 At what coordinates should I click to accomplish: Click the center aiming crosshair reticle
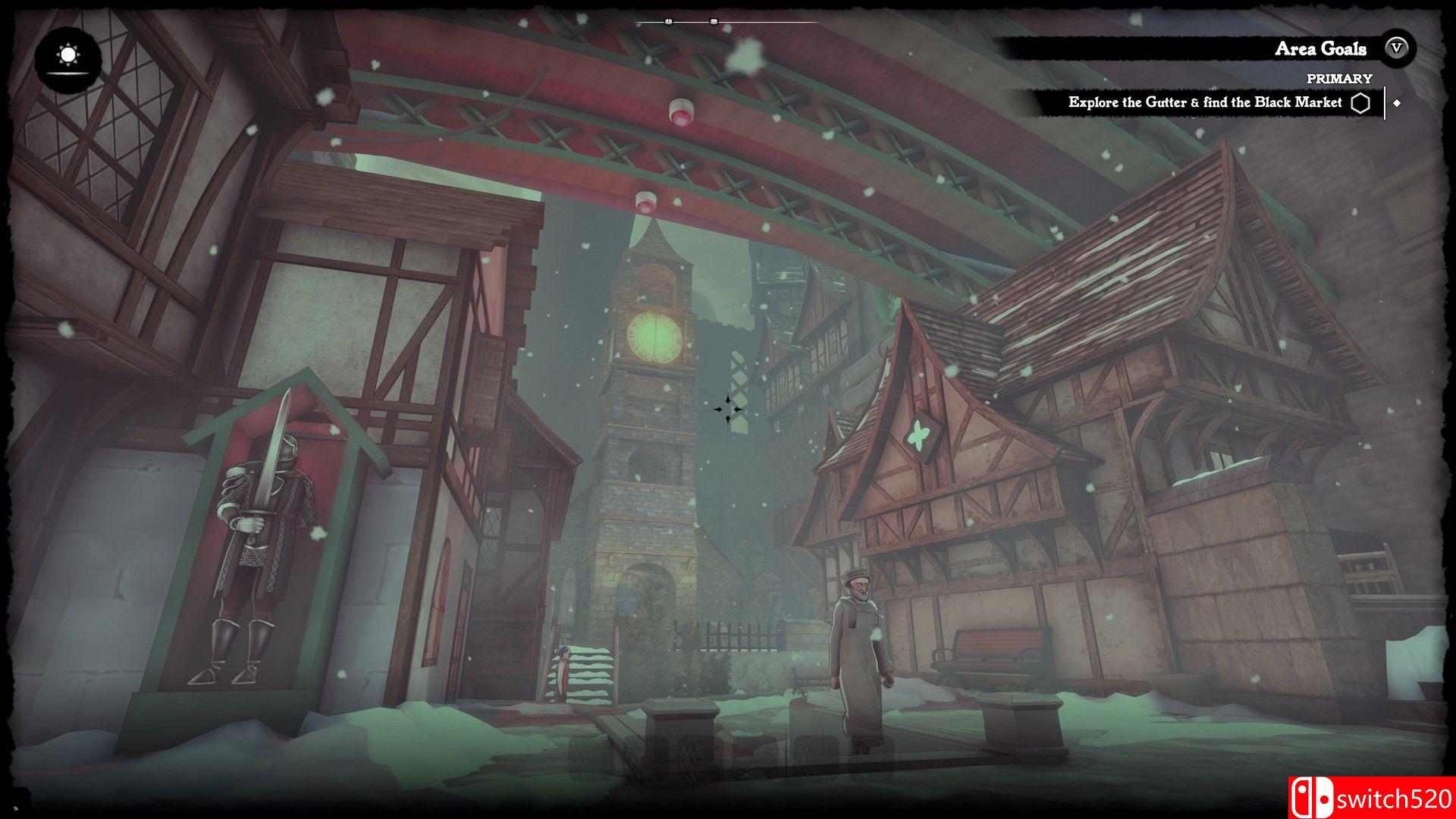(728, 410)
